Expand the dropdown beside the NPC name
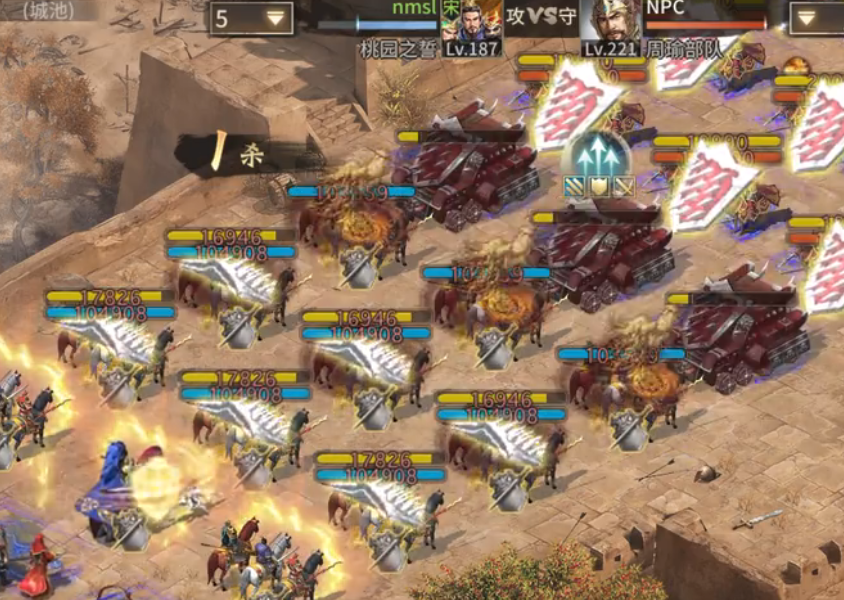Viewport: 844px width, 600px height. tap(816, 18)
